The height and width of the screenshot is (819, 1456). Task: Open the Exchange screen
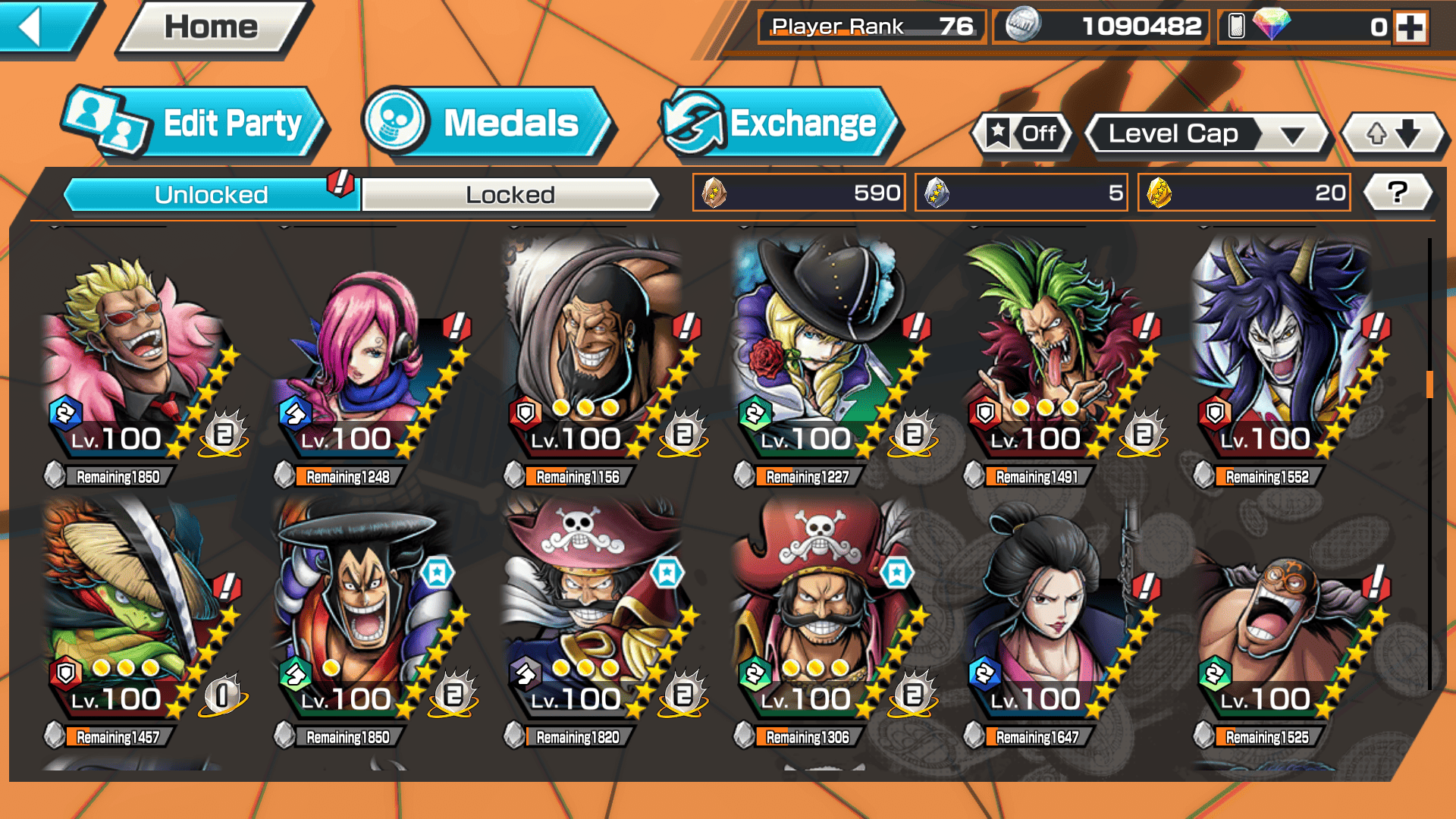point(781,124)
